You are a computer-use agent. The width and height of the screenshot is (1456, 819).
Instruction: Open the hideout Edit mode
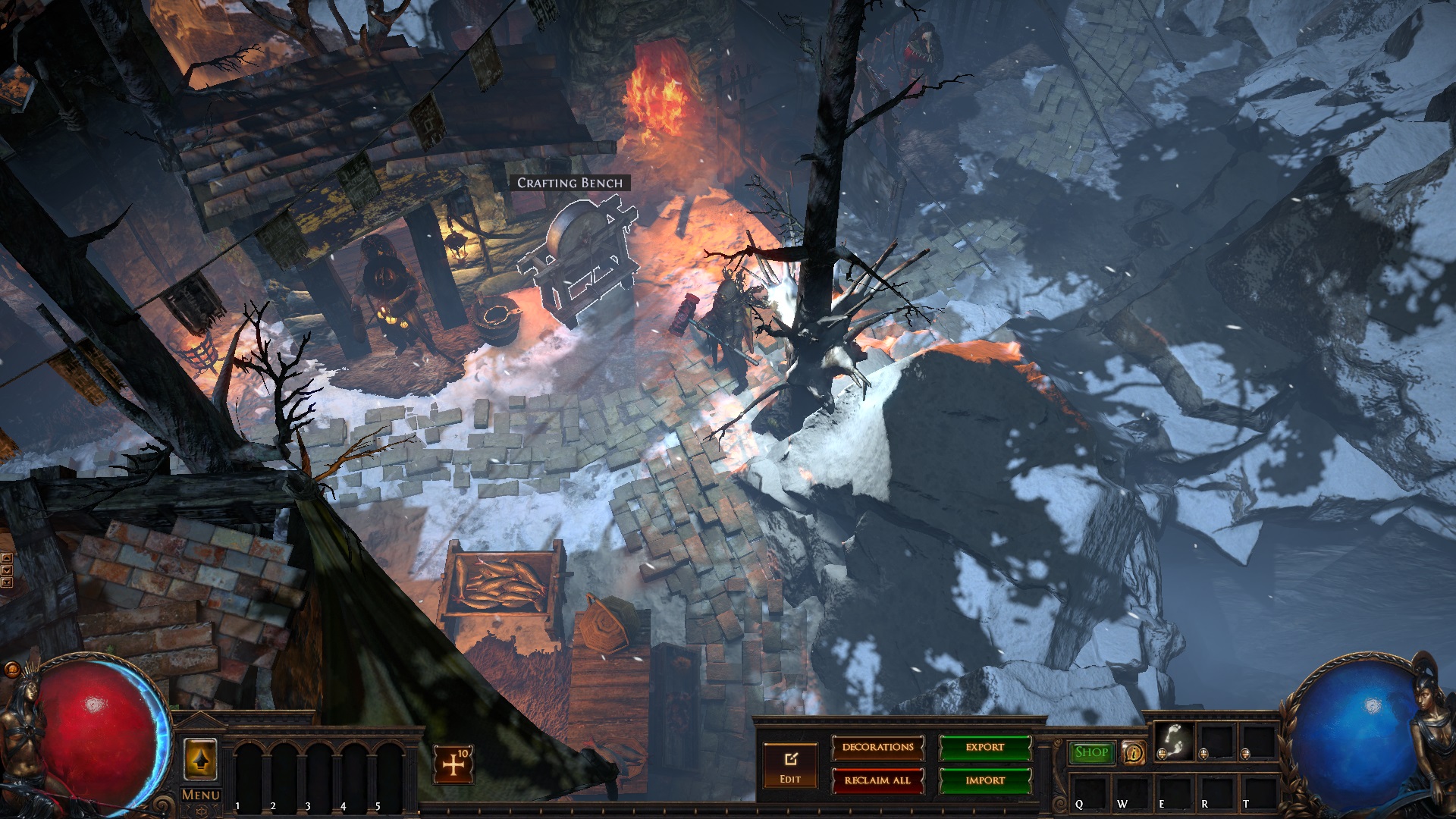coord(790,765)
